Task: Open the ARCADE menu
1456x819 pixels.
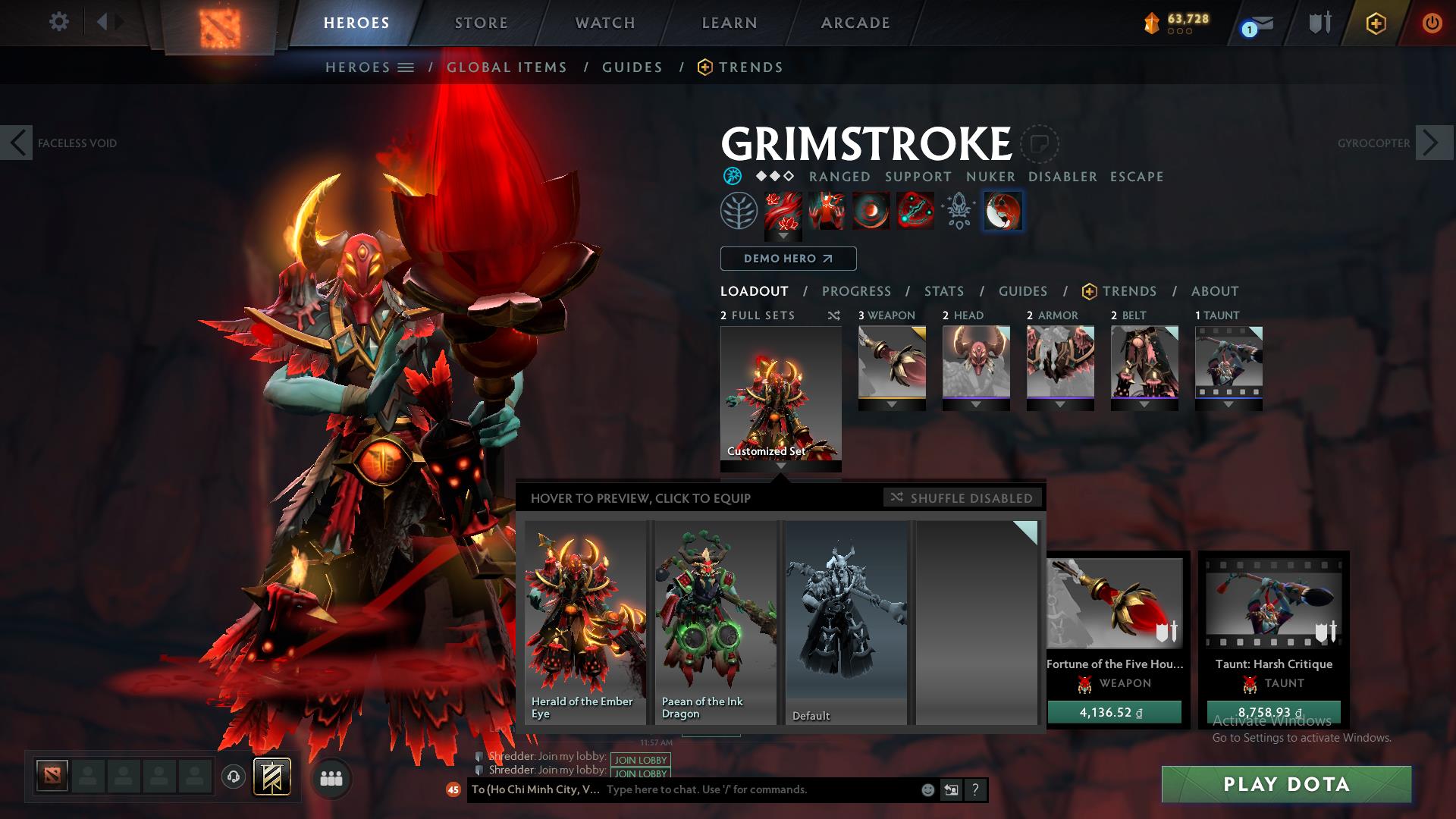Action: point(855,23)
